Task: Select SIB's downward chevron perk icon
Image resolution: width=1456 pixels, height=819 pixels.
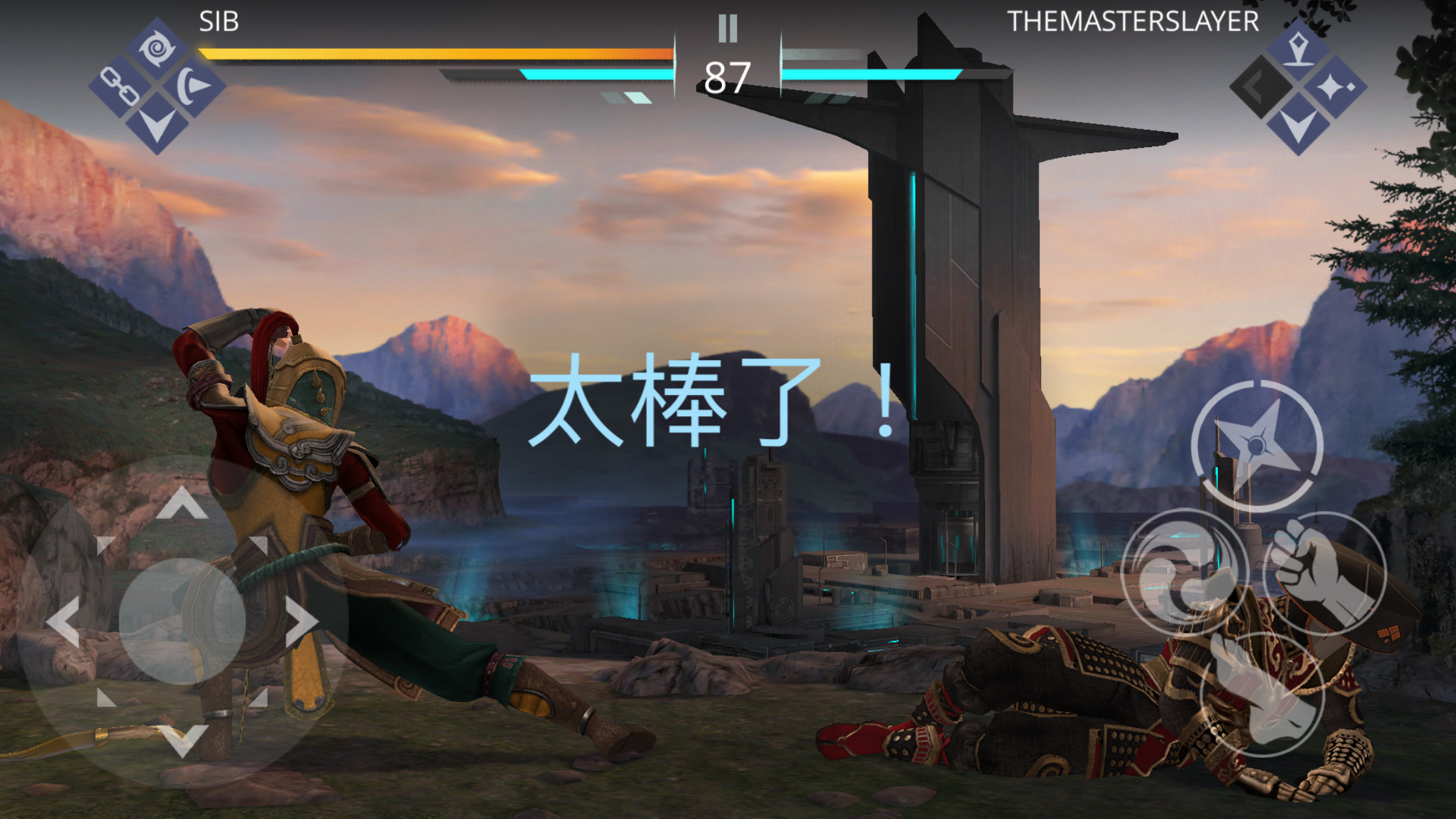Action: click(x=157, y=123)
